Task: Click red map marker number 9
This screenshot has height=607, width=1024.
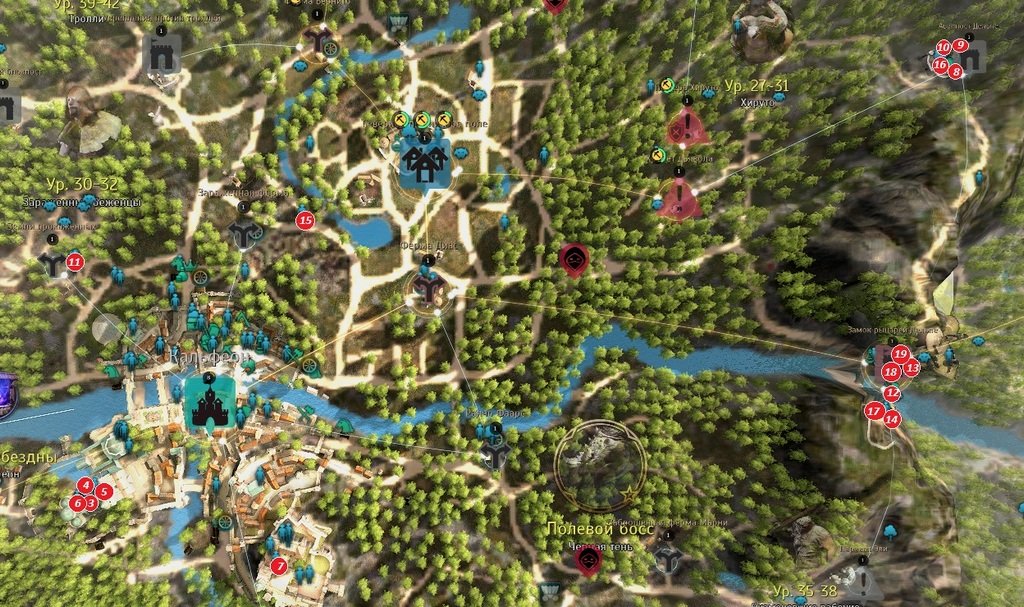Action: coord(960,45)
